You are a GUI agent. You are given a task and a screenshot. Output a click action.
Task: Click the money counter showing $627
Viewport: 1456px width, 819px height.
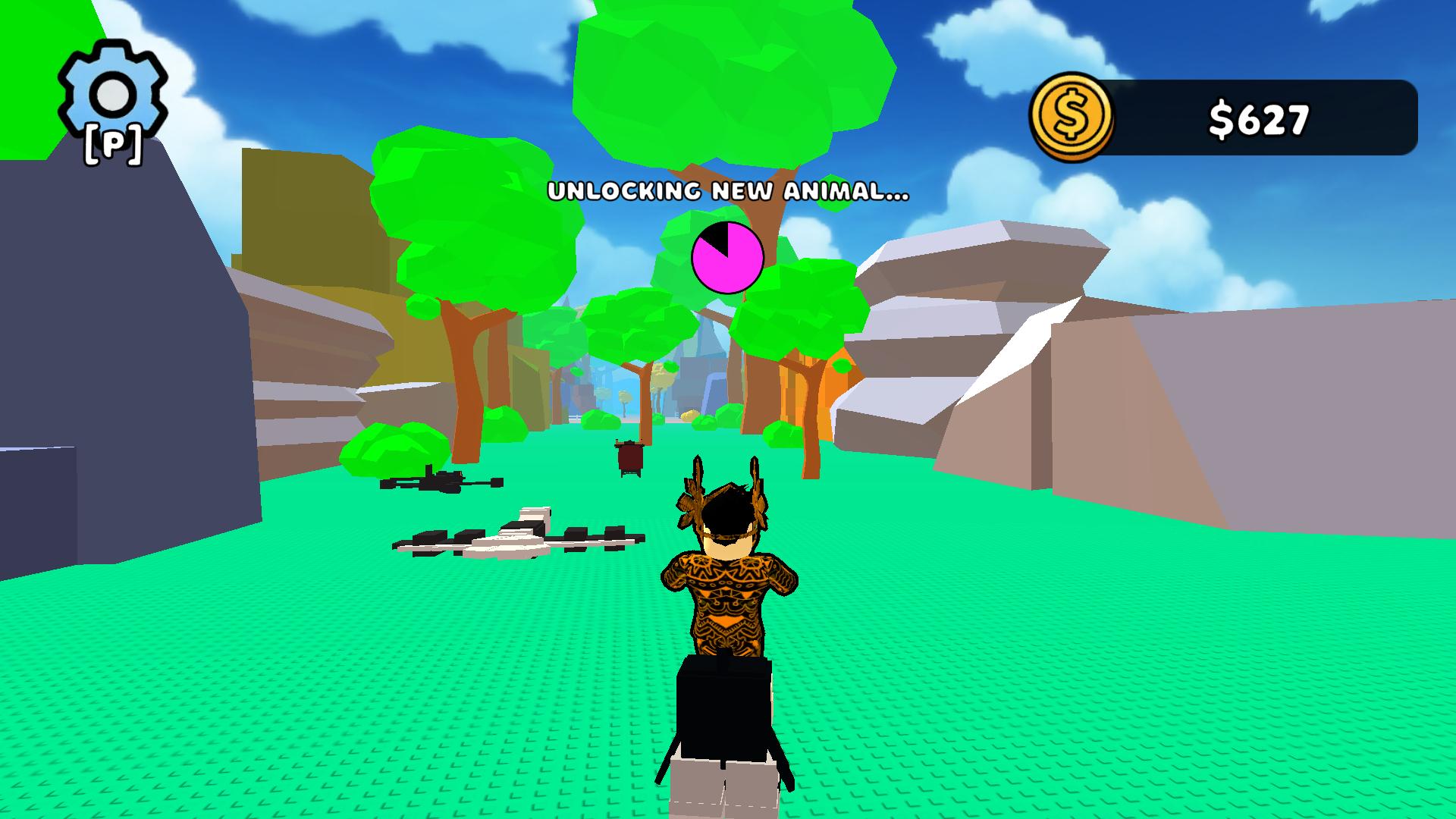click(x=1259, y=116)
